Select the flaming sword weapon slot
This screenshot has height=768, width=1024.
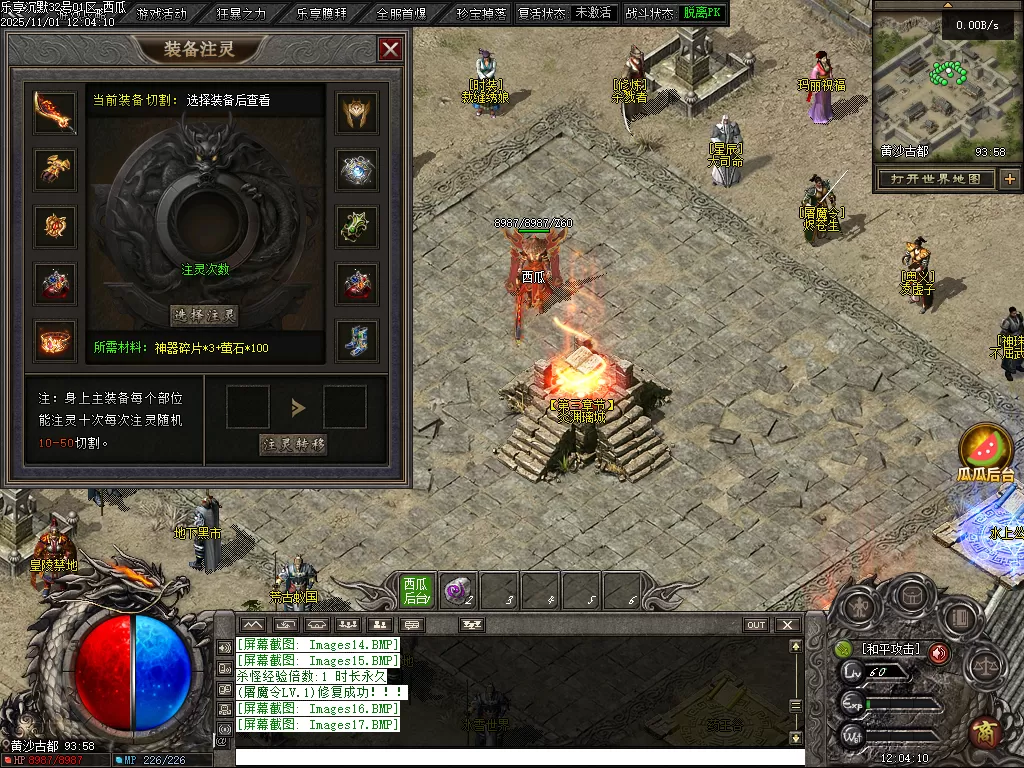[56, 113]
